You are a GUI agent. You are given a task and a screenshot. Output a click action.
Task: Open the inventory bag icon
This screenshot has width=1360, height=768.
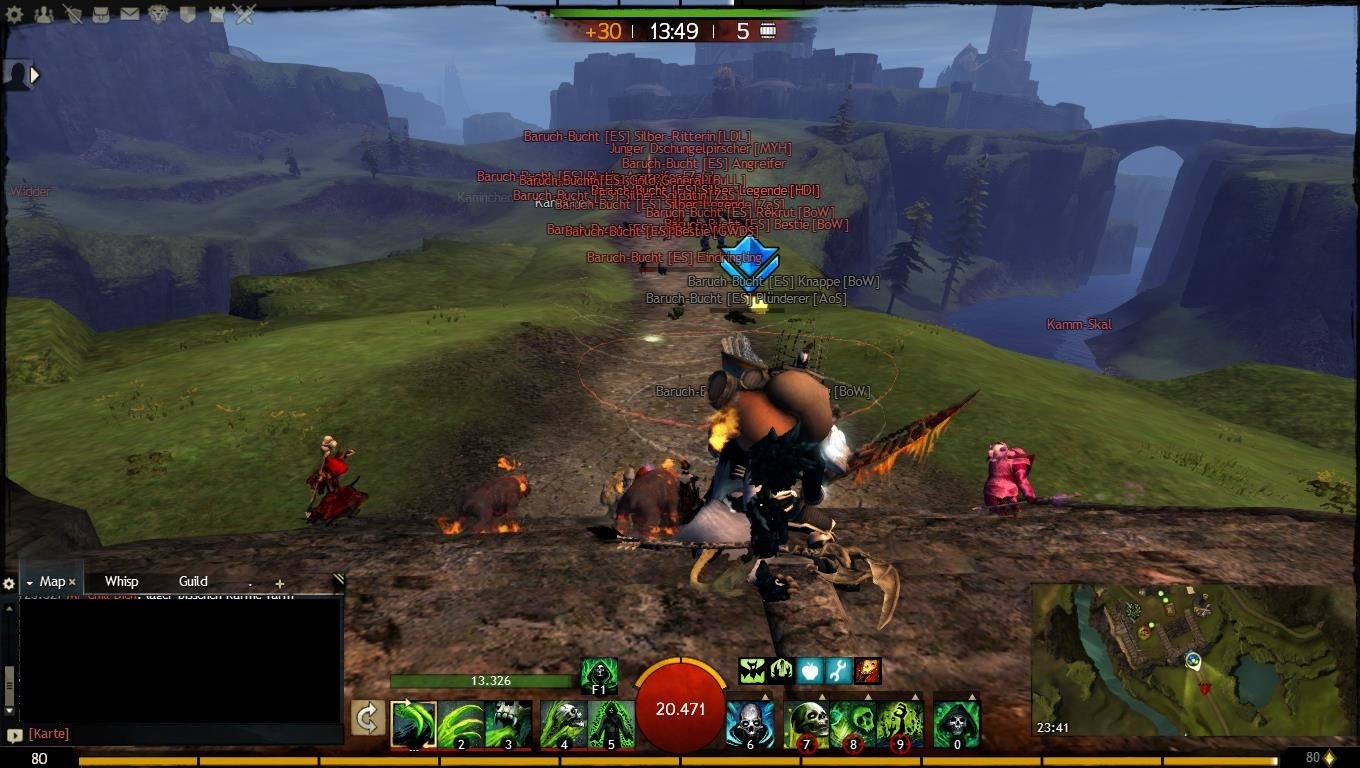[x=101, y=14]
